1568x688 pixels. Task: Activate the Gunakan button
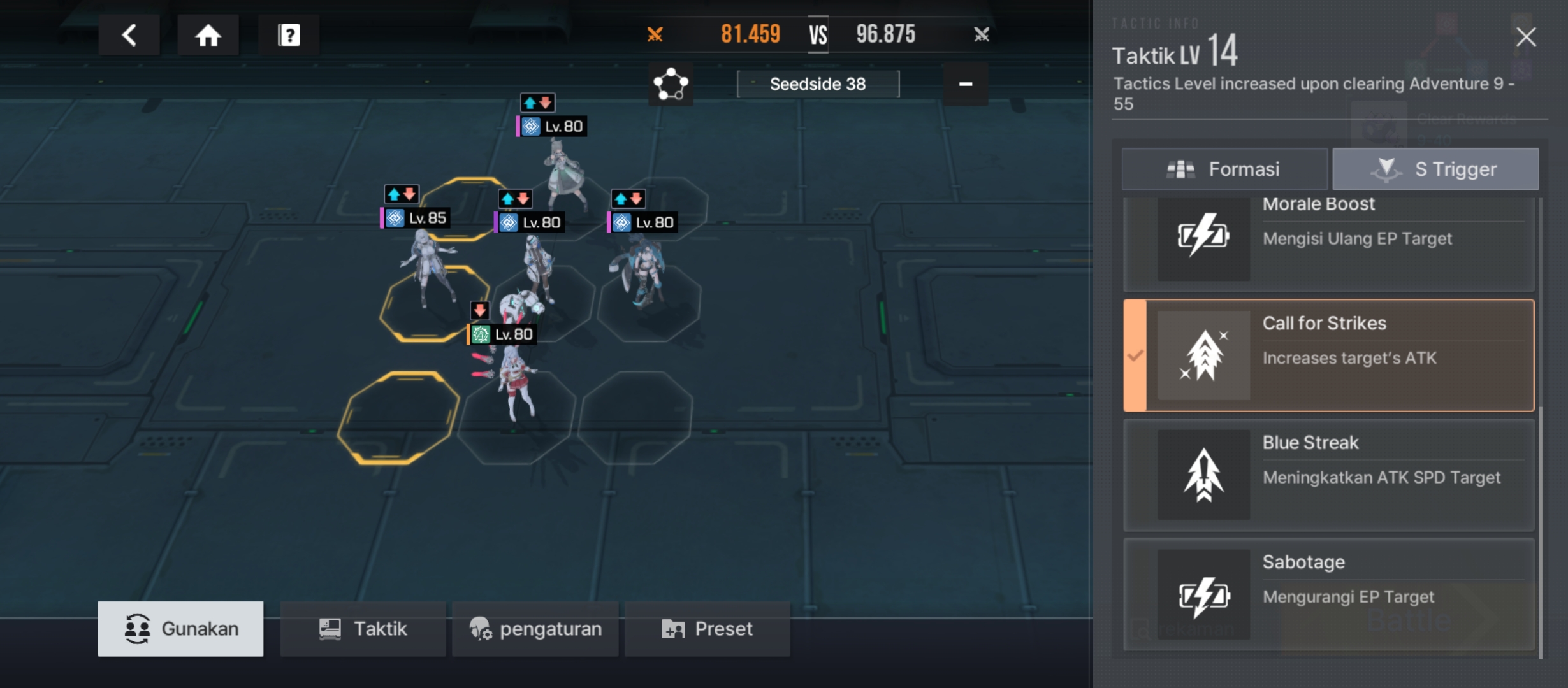tap(180, 629)
